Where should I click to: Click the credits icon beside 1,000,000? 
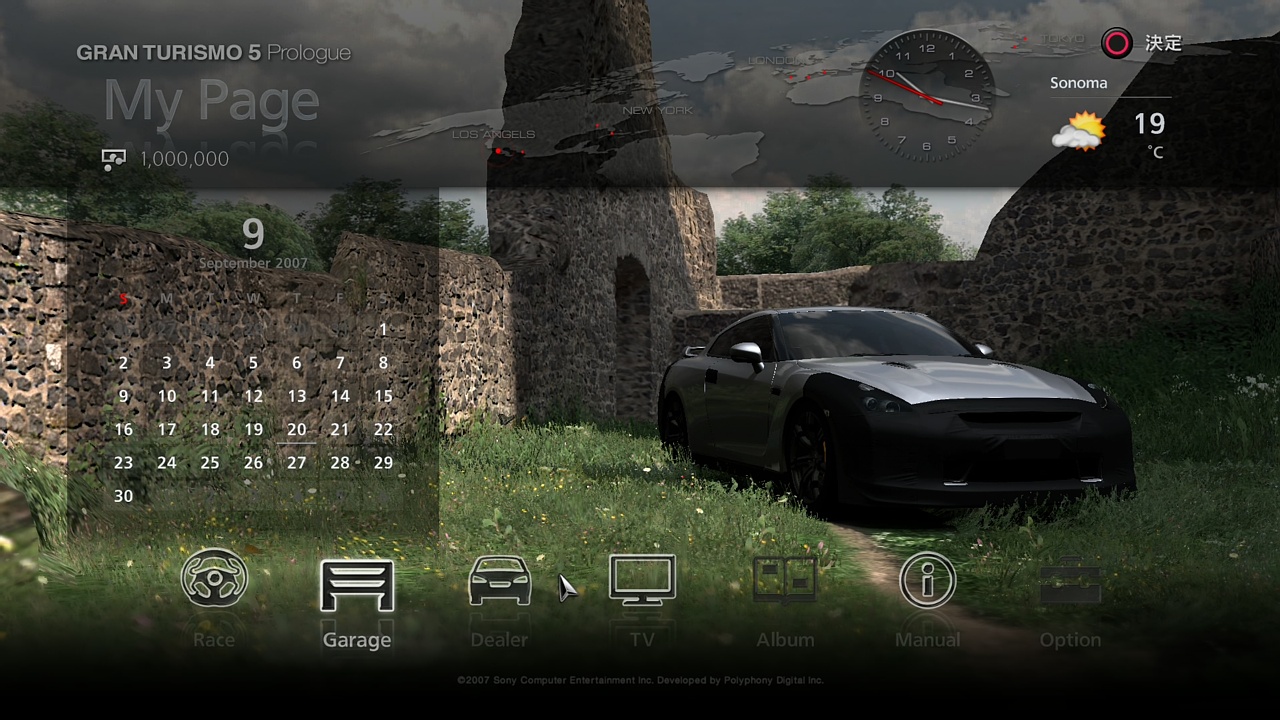click(x=114, y=158)
